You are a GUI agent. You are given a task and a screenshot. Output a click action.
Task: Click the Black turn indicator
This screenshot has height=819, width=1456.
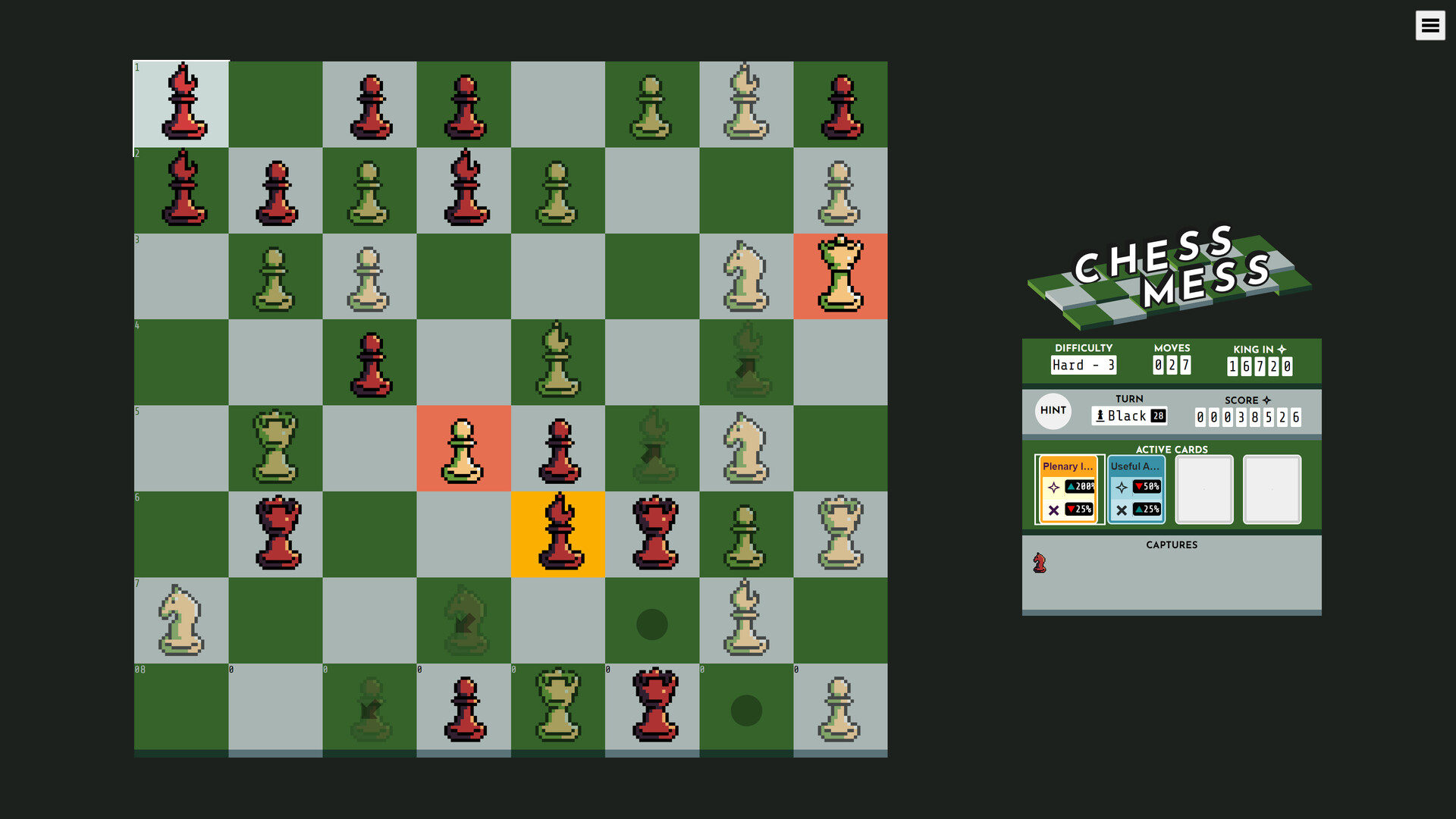click(x=1129, y=416)
